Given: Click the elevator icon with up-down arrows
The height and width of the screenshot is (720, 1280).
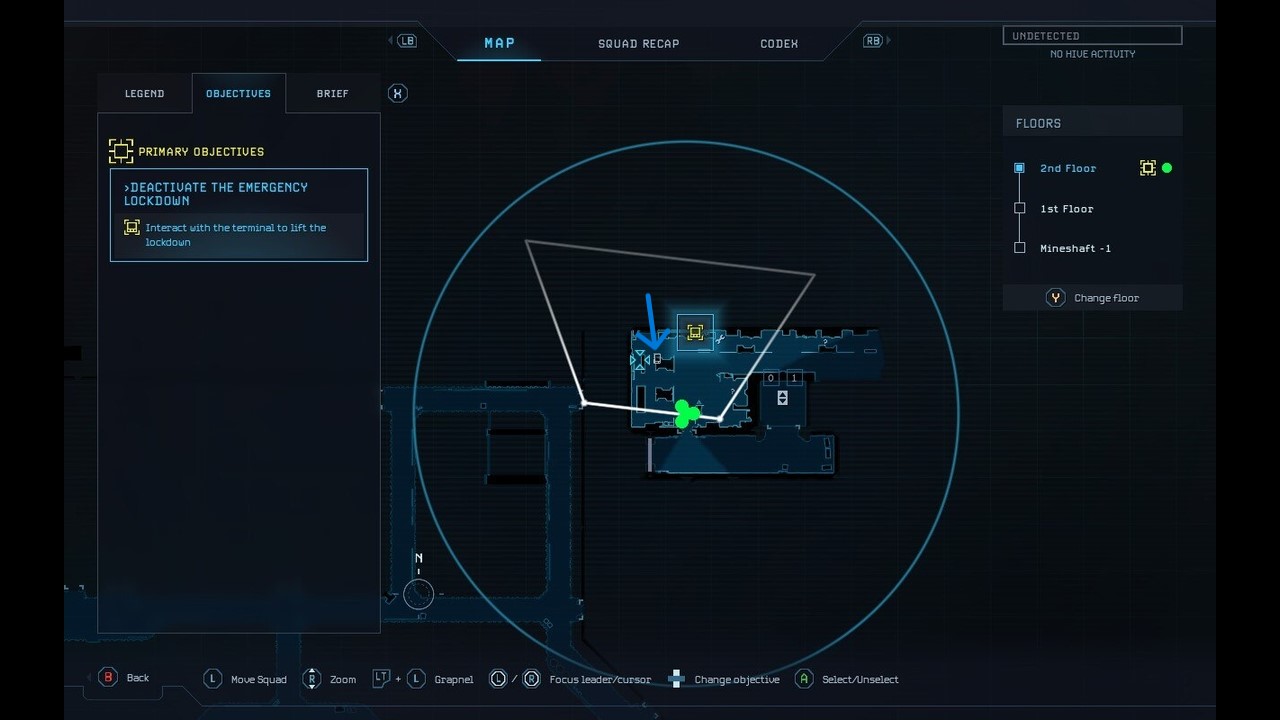Looking at the screenshot, I should click(782, 397).
